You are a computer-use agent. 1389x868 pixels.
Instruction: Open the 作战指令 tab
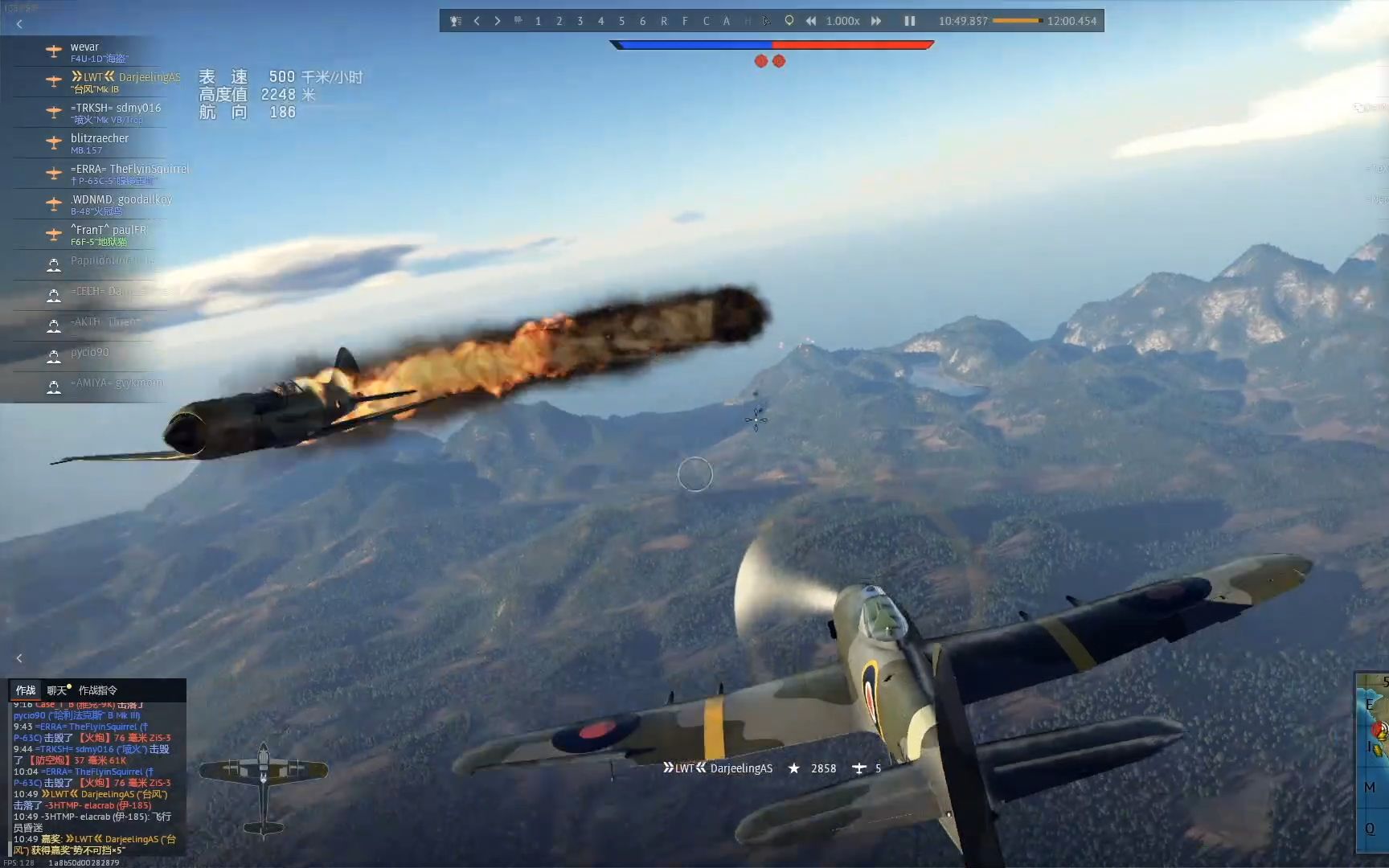tap(98, 690)
